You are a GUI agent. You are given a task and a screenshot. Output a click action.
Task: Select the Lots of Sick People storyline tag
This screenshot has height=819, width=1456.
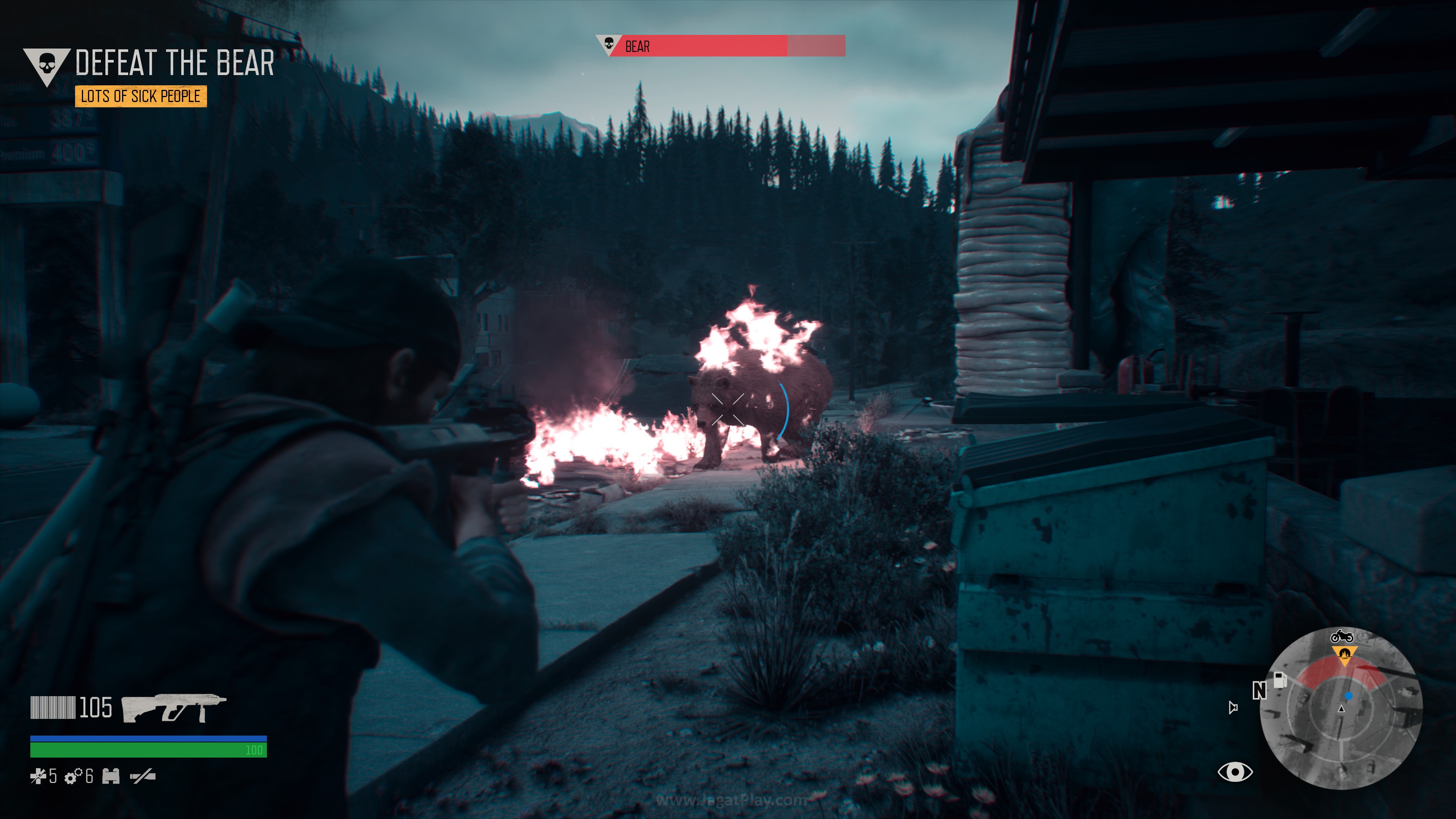(141, 96)
